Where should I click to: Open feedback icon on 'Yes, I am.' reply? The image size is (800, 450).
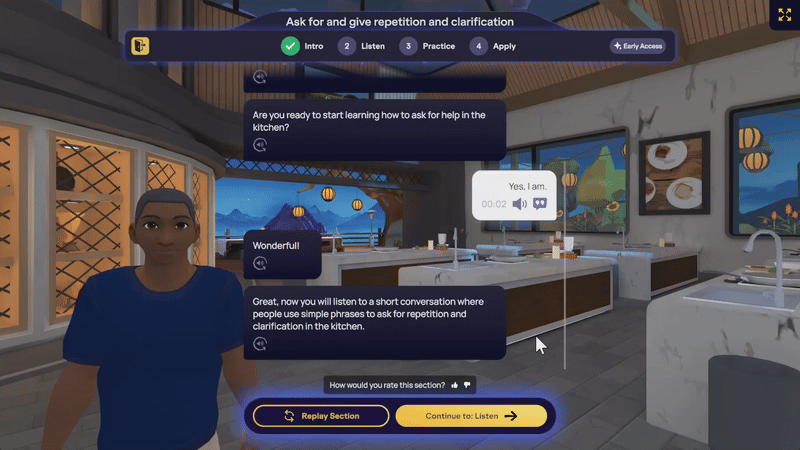tap(540, 204)
